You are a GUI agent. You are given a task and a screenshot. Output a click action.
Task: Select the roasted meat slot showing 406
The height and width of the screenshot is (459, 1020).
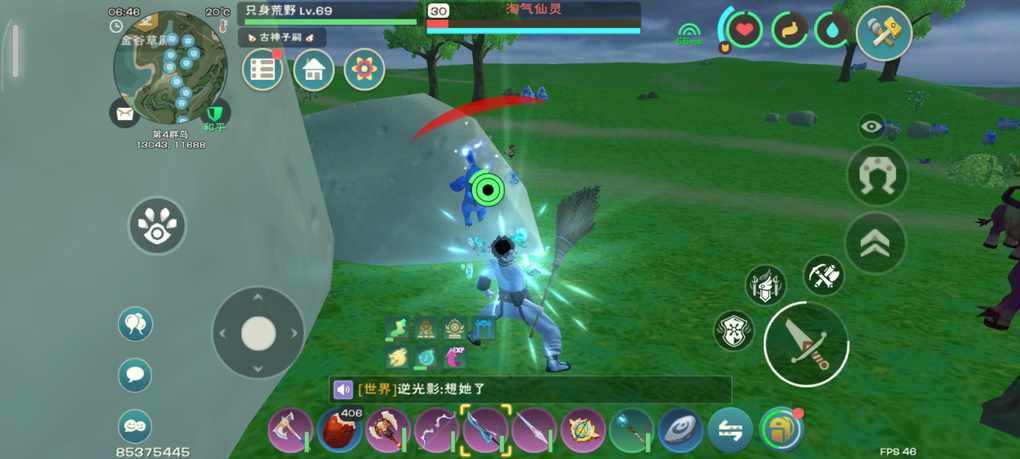click(339, 431)
